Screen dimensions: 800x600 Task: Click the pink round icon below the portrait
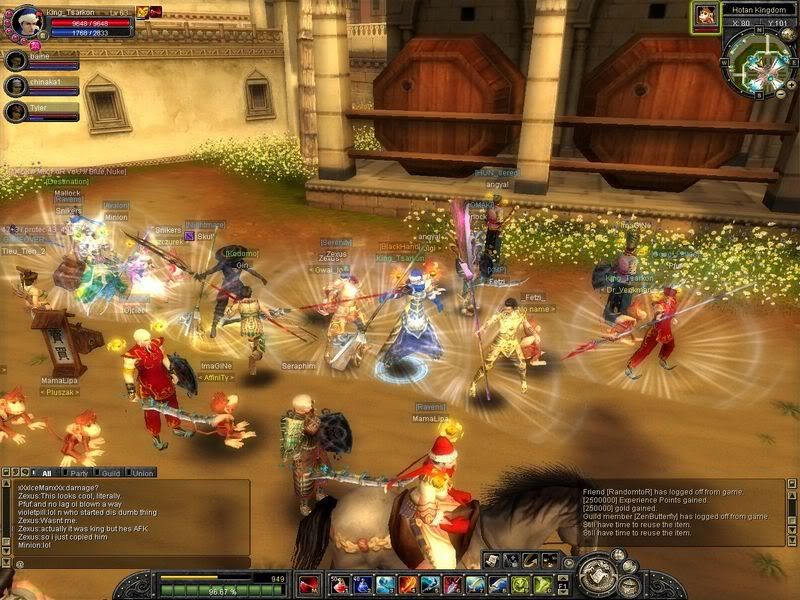34,46
